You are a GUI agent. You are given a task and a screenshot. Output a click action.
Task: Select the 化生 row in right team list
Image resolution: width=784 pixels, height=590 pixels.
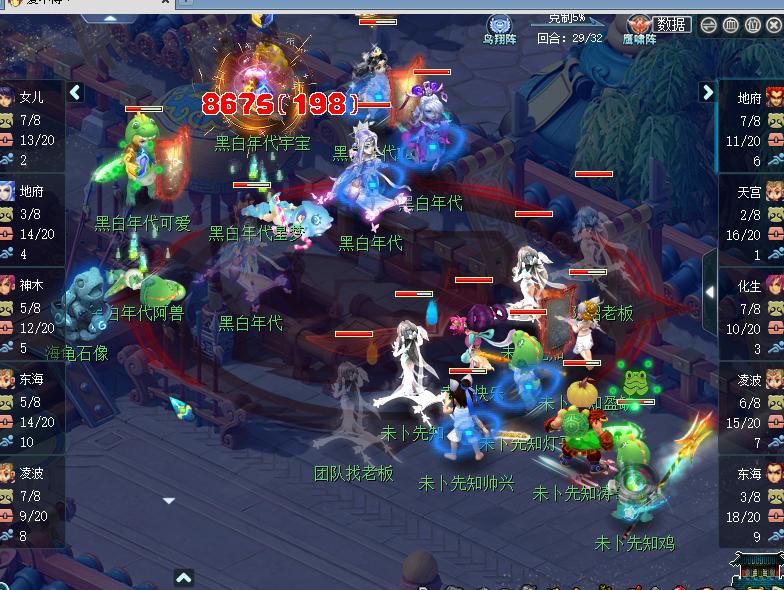pos(751,316)
